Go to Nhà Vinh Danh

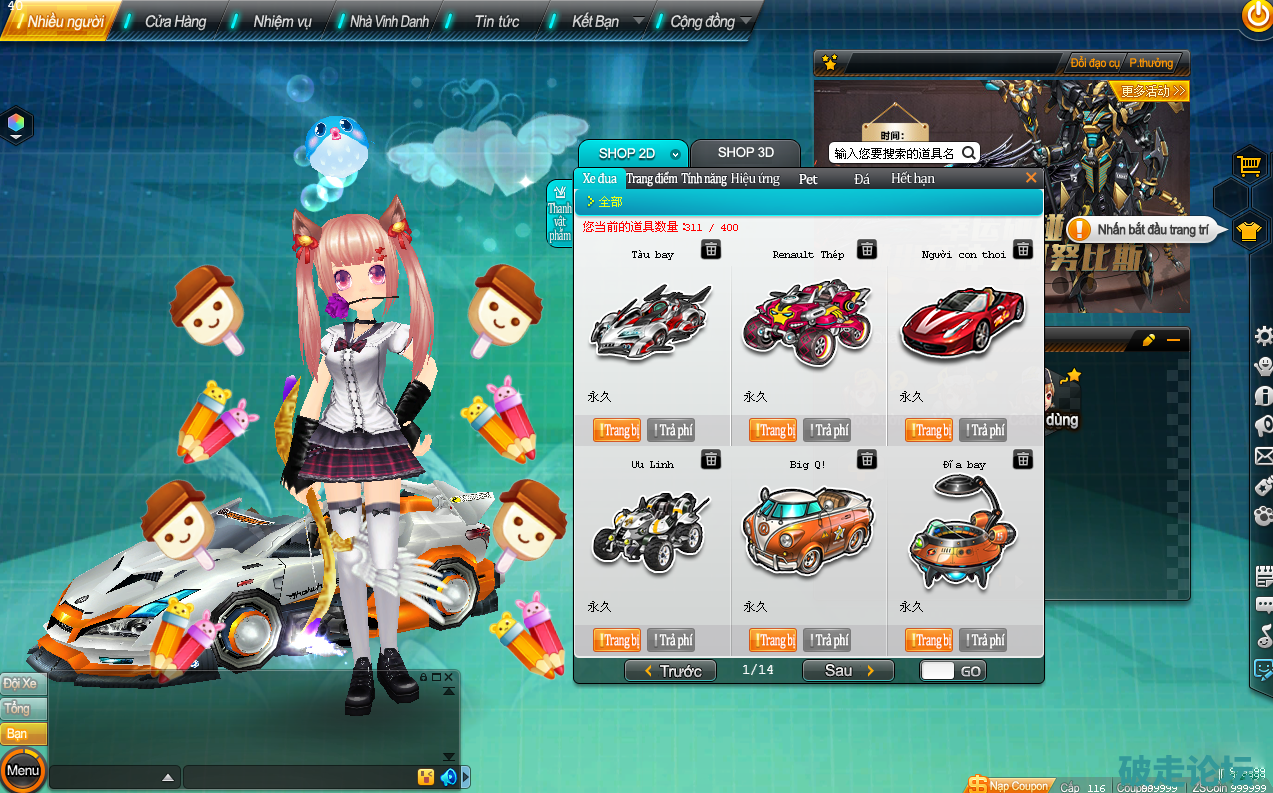(389, 21)
